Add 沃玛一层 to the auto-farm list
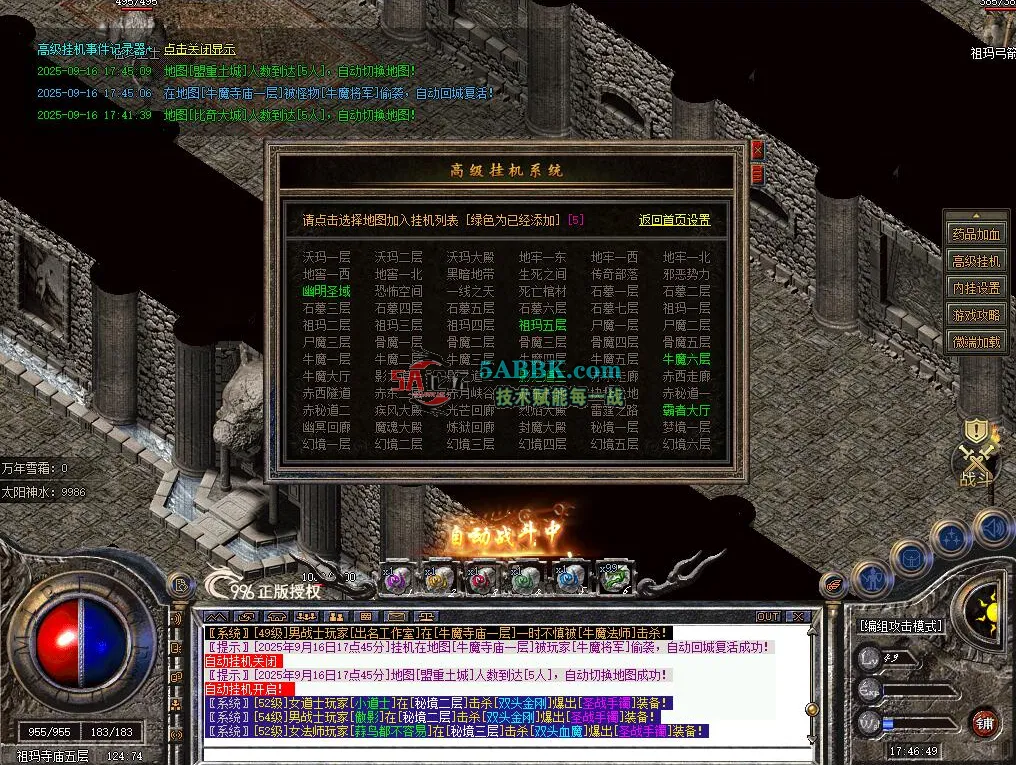Screen dimensions: 1016x765 pyautogui.click(x=327, y=257)
